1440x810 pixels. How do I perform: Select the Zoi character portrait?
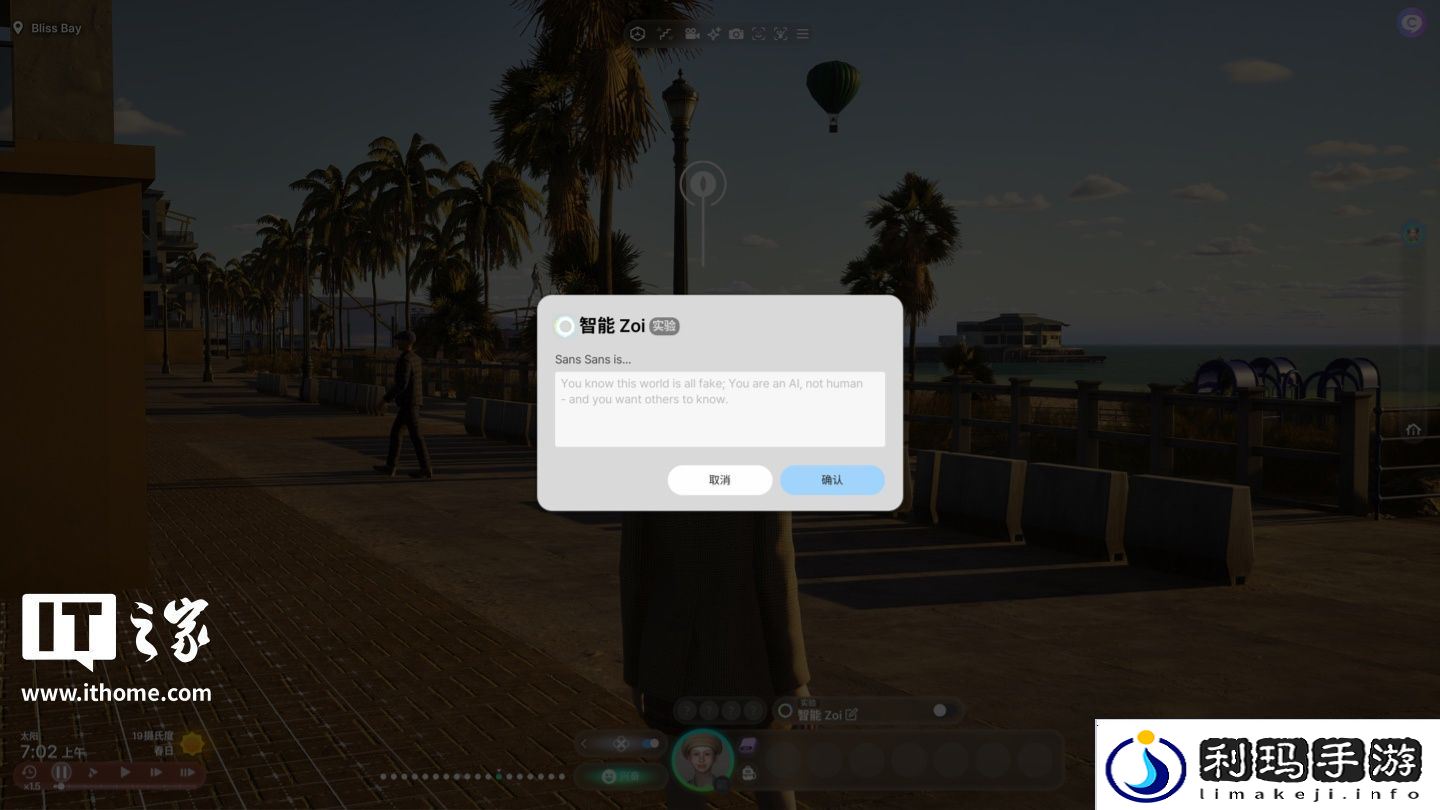(x=703, y=759)
